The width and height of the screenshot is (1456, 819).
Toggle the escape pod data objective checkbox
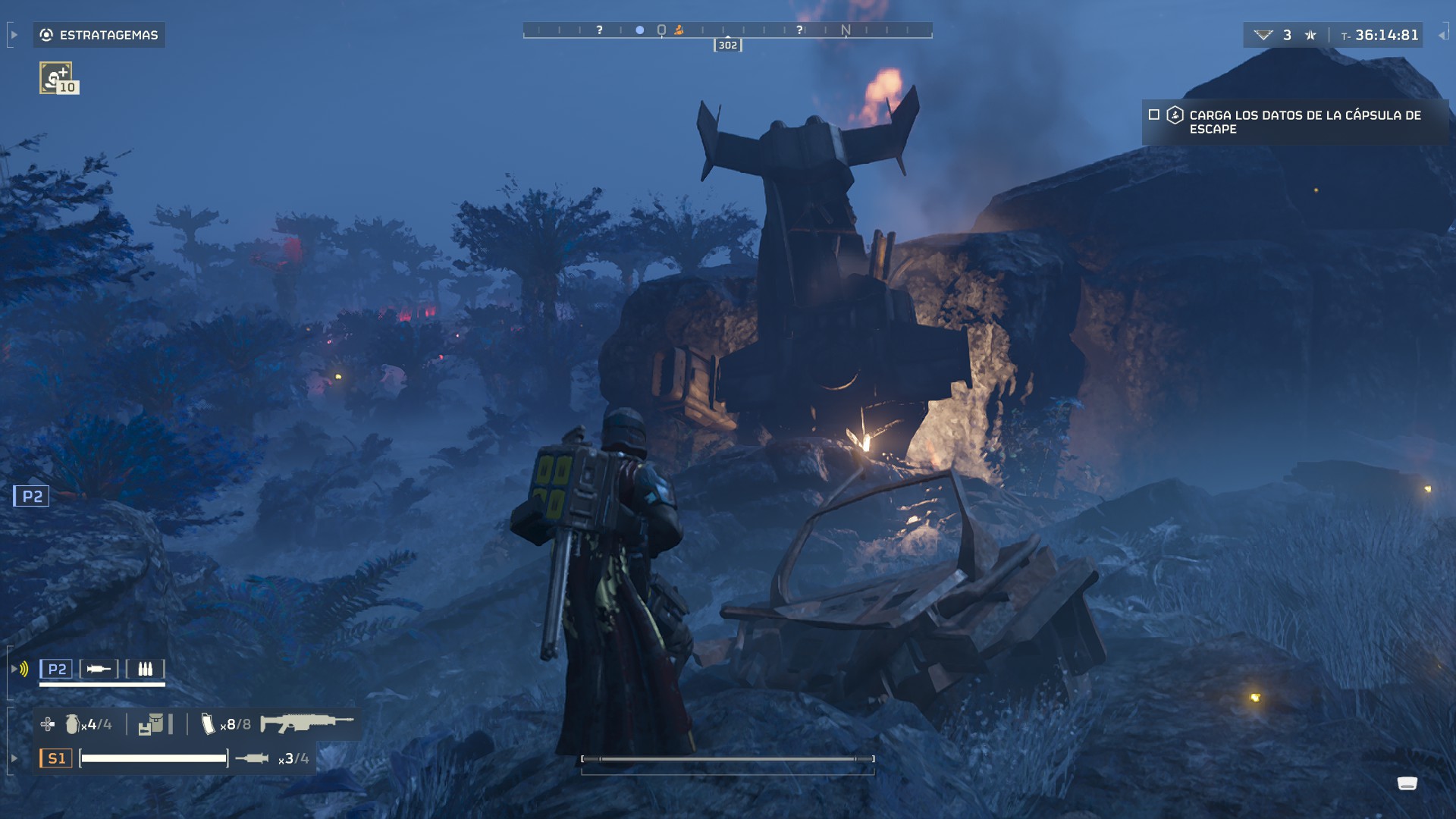tap(1154, 115)
